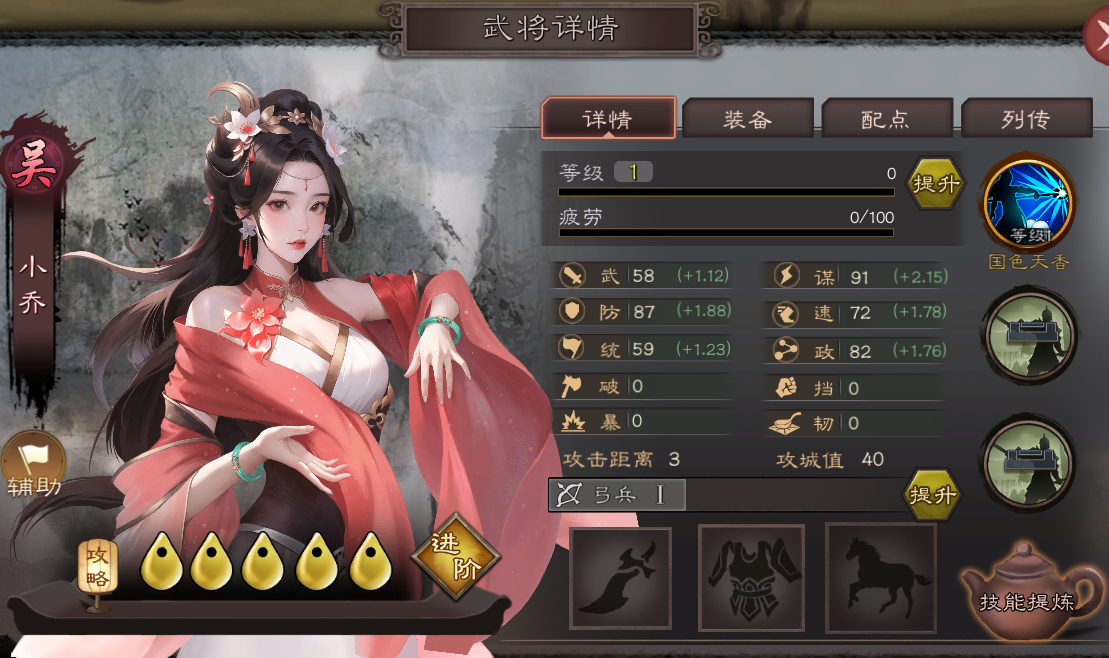Select the 辅助 flag button
Screen dimensions: 1109x658
pyautogui.click(x=33, y=470)
